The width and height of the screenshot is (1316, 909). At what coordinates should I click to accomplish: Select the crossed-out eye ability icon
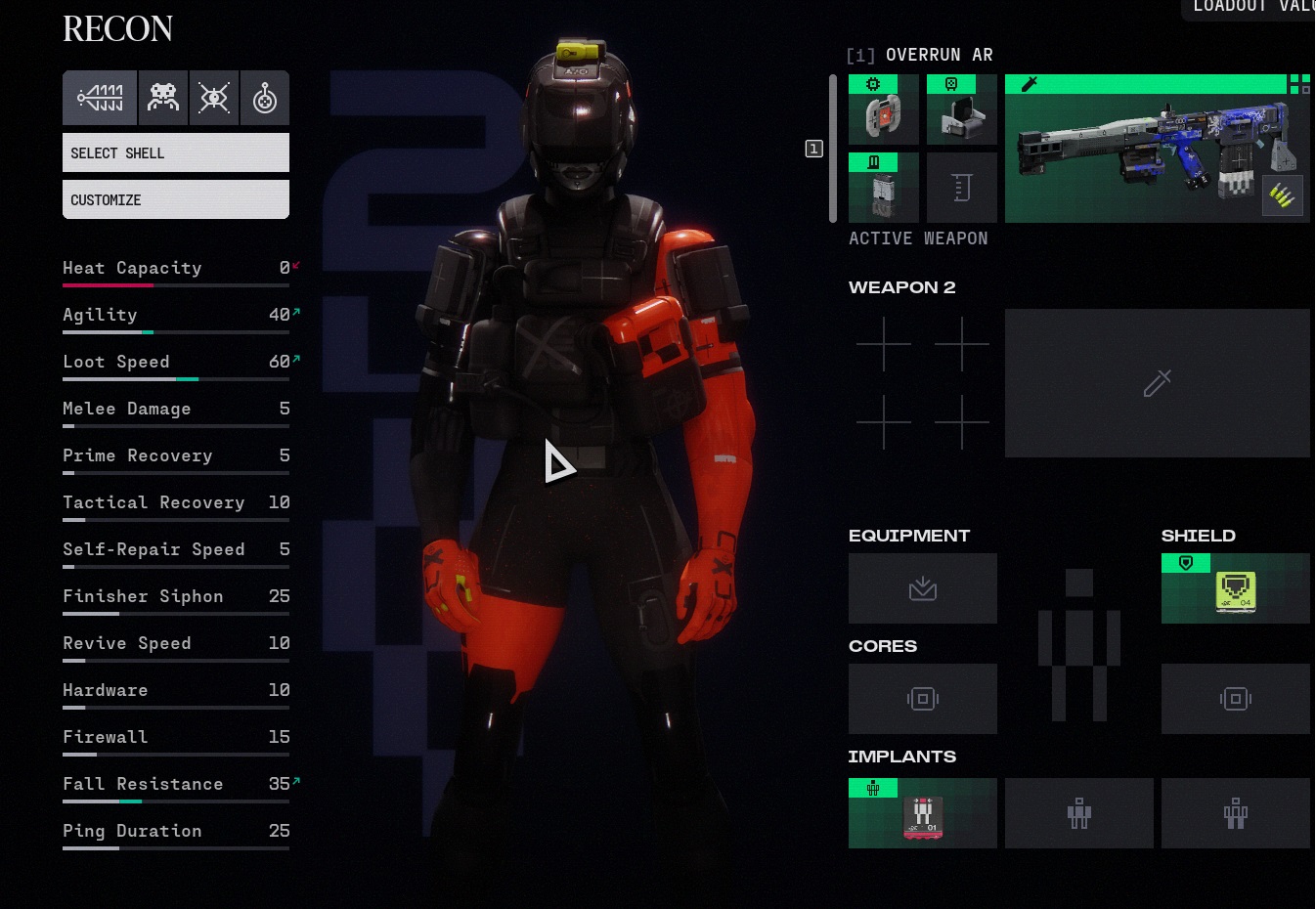(x=214, y=98)
